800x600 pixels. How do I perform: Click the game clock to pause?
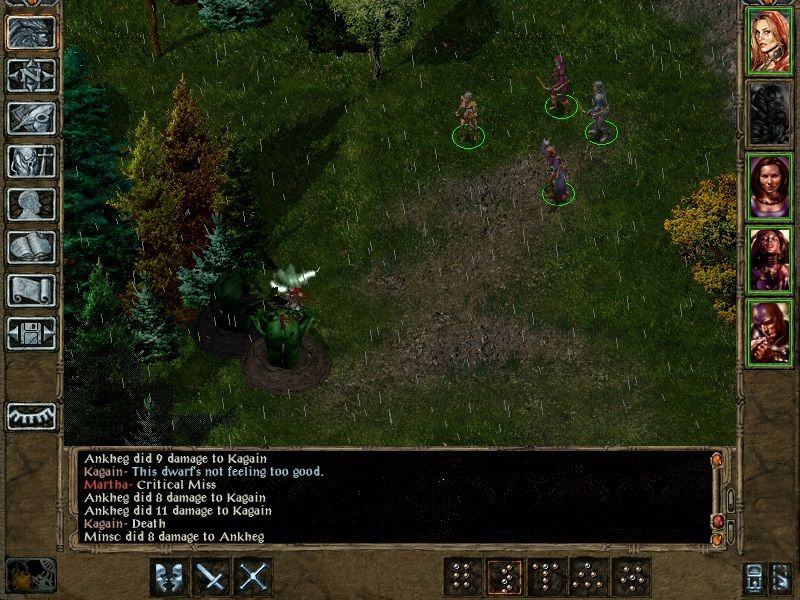[30, 575]
